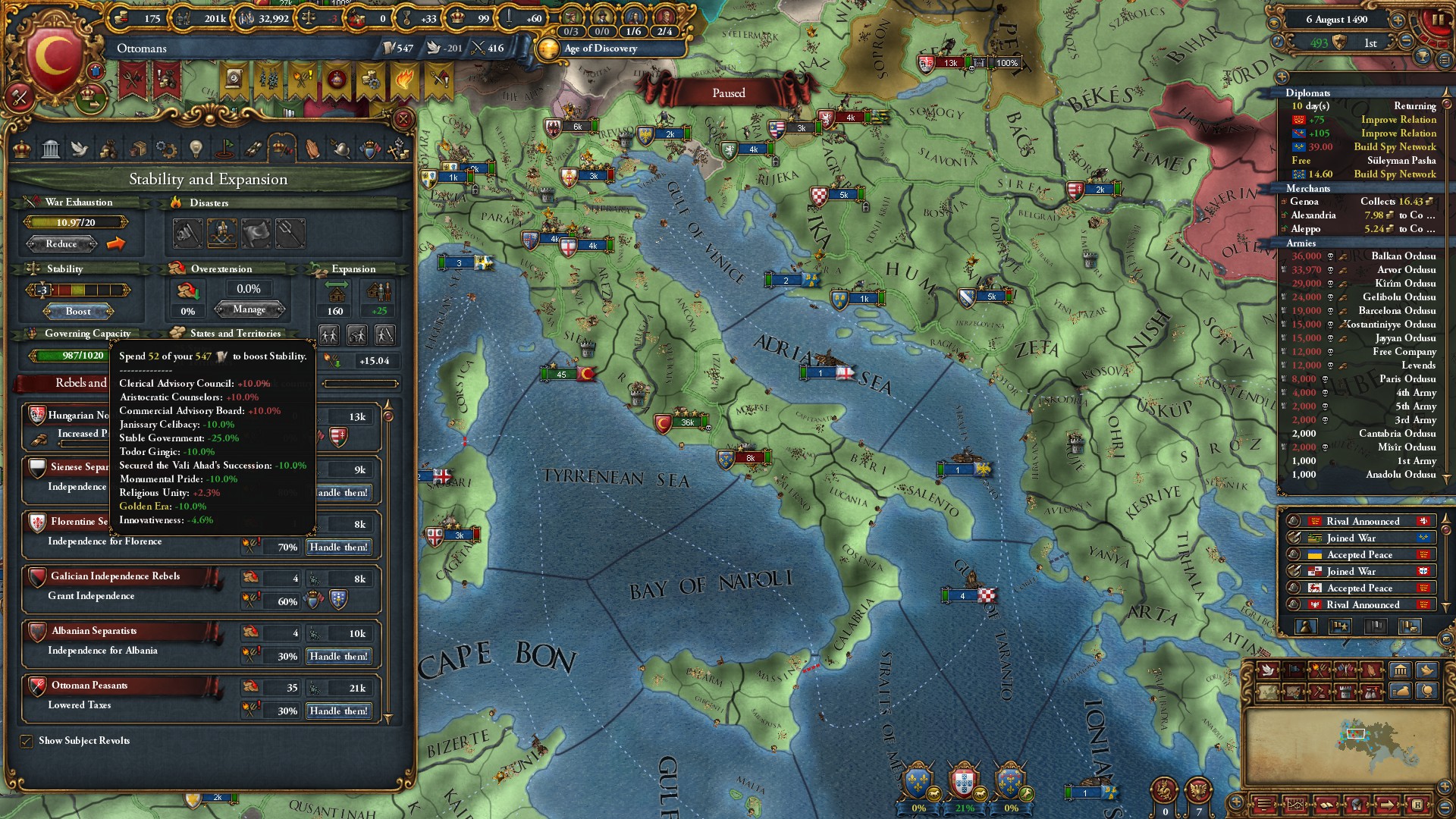
Task: Open the Age of Discovery screen
Action: coord(601,49)
